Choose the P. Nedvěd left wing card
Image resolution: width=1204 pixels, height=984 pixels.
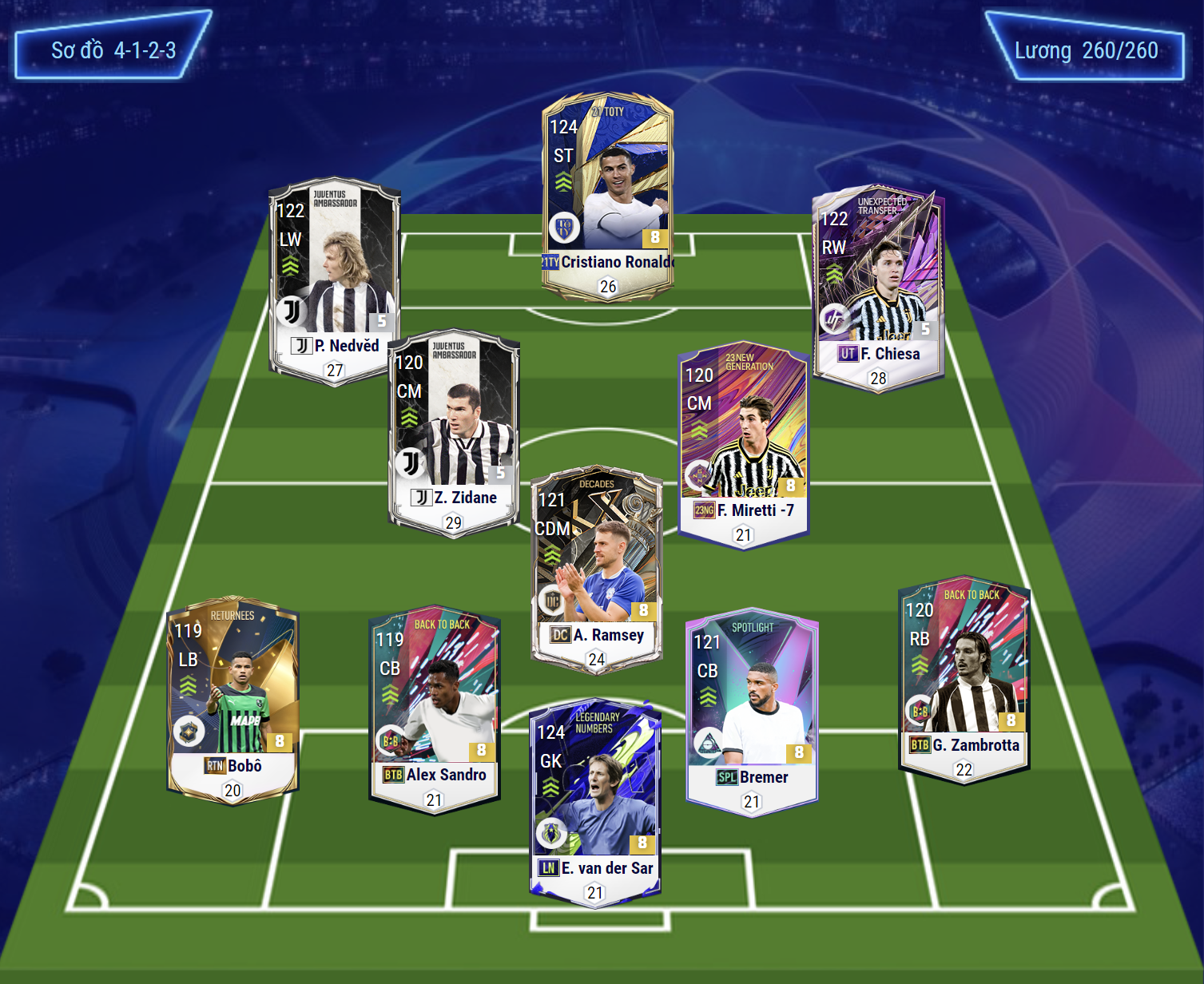point(335,280)
